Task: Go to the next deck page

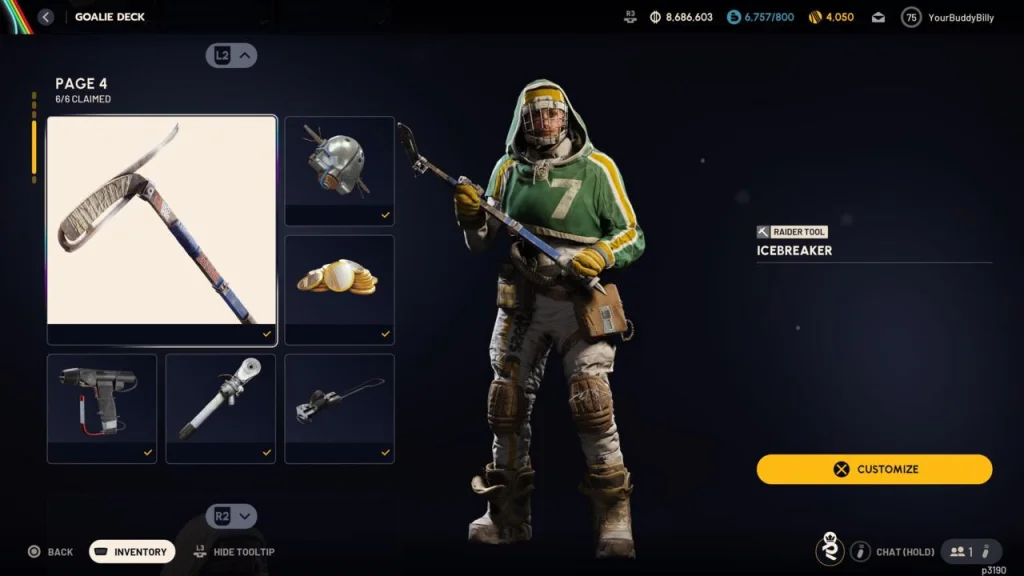Action: pos(232,516)
